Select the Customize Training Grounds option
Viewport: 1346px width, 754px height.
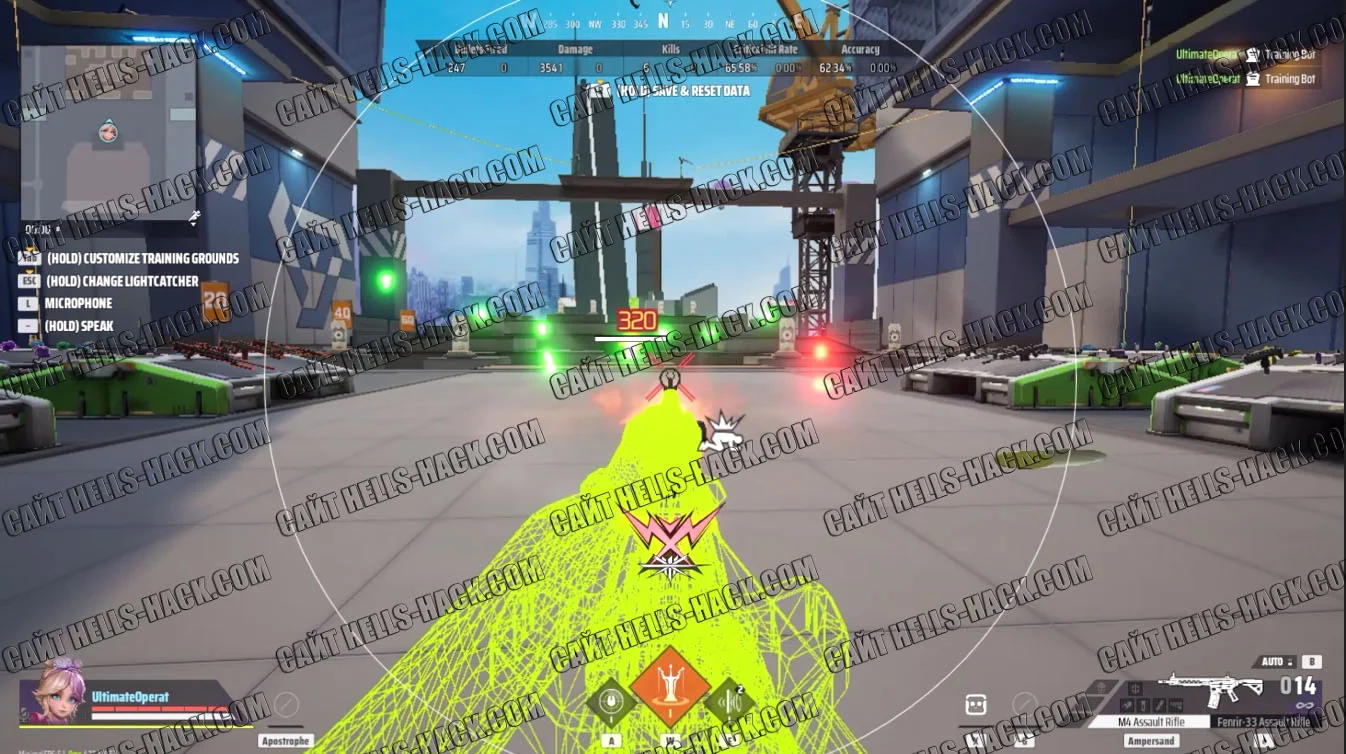click(142, 258)
